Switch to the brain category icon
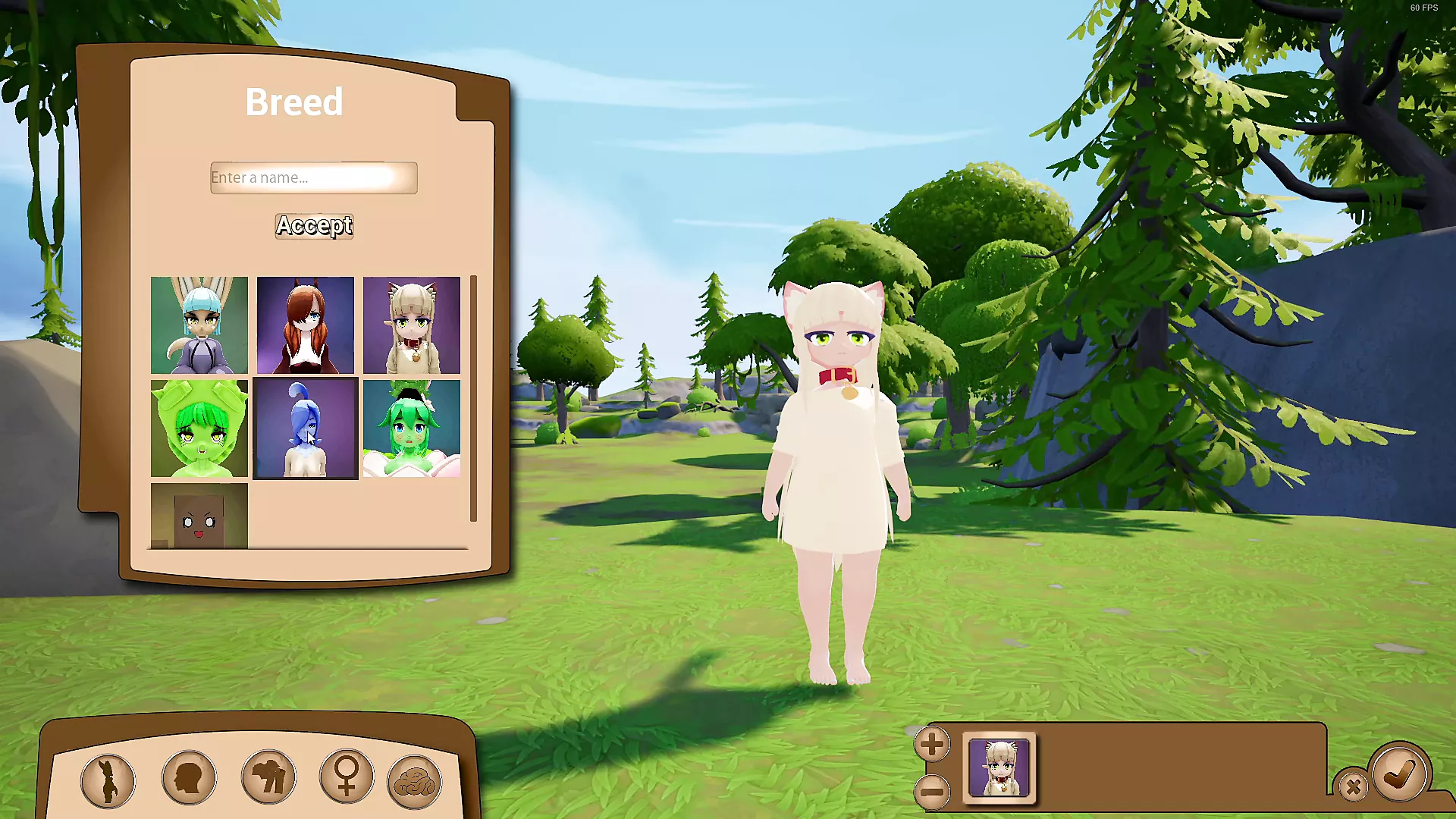The image size is (1456, 819). click(414, 782)
